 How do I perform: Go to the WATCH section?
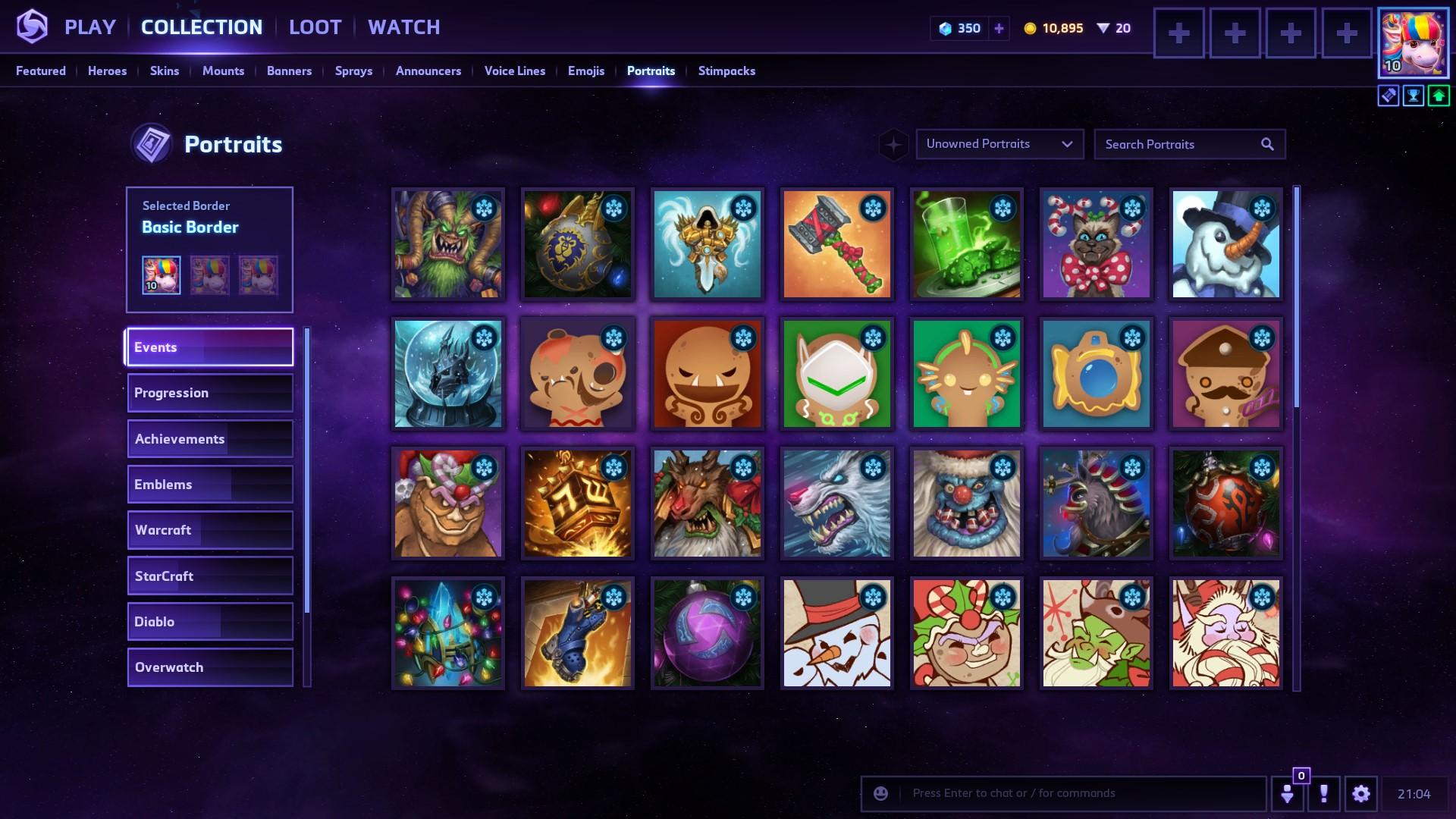click(403, 27)
